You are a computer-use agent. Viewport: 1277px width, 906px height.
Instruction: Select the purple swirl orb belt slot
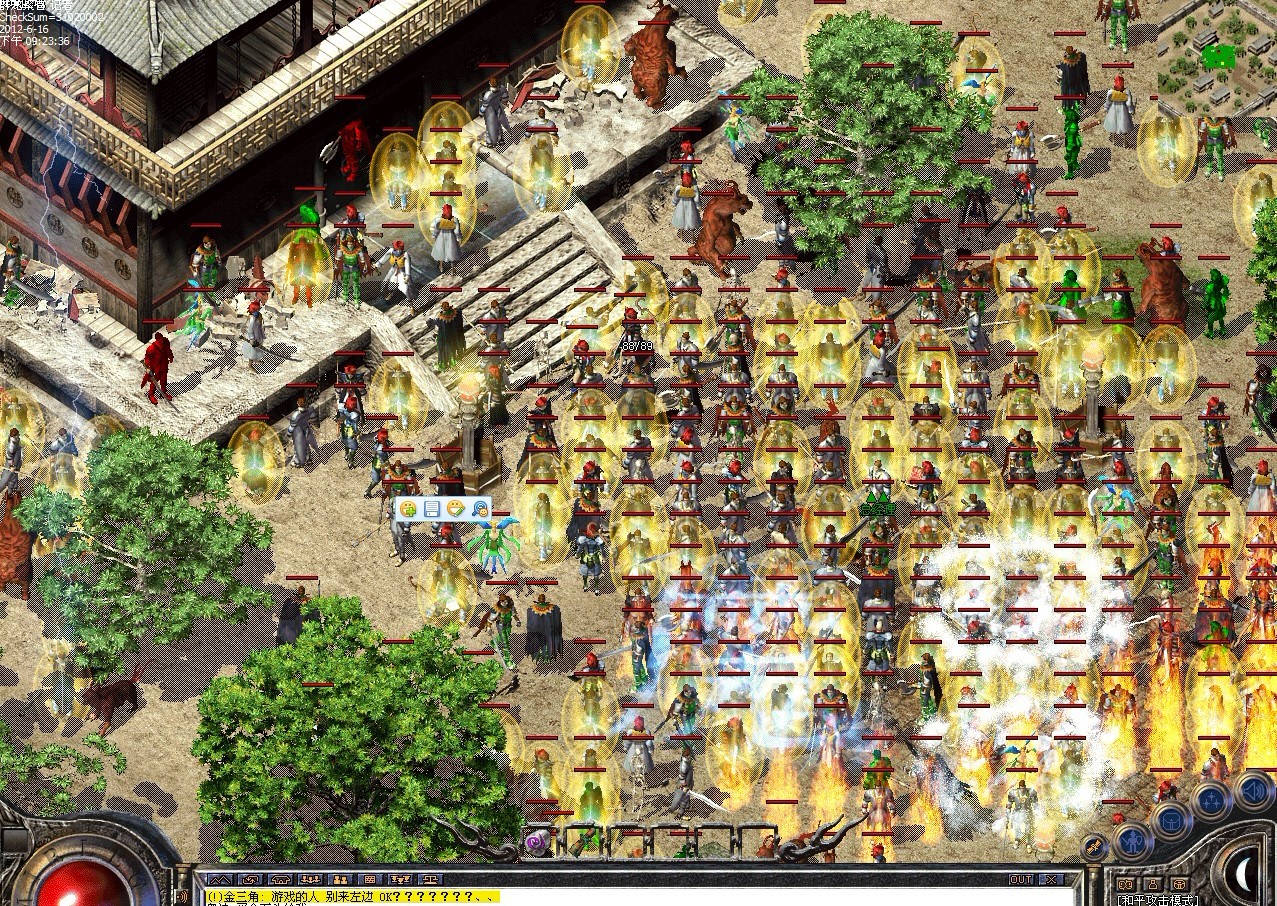coord(538,842)
